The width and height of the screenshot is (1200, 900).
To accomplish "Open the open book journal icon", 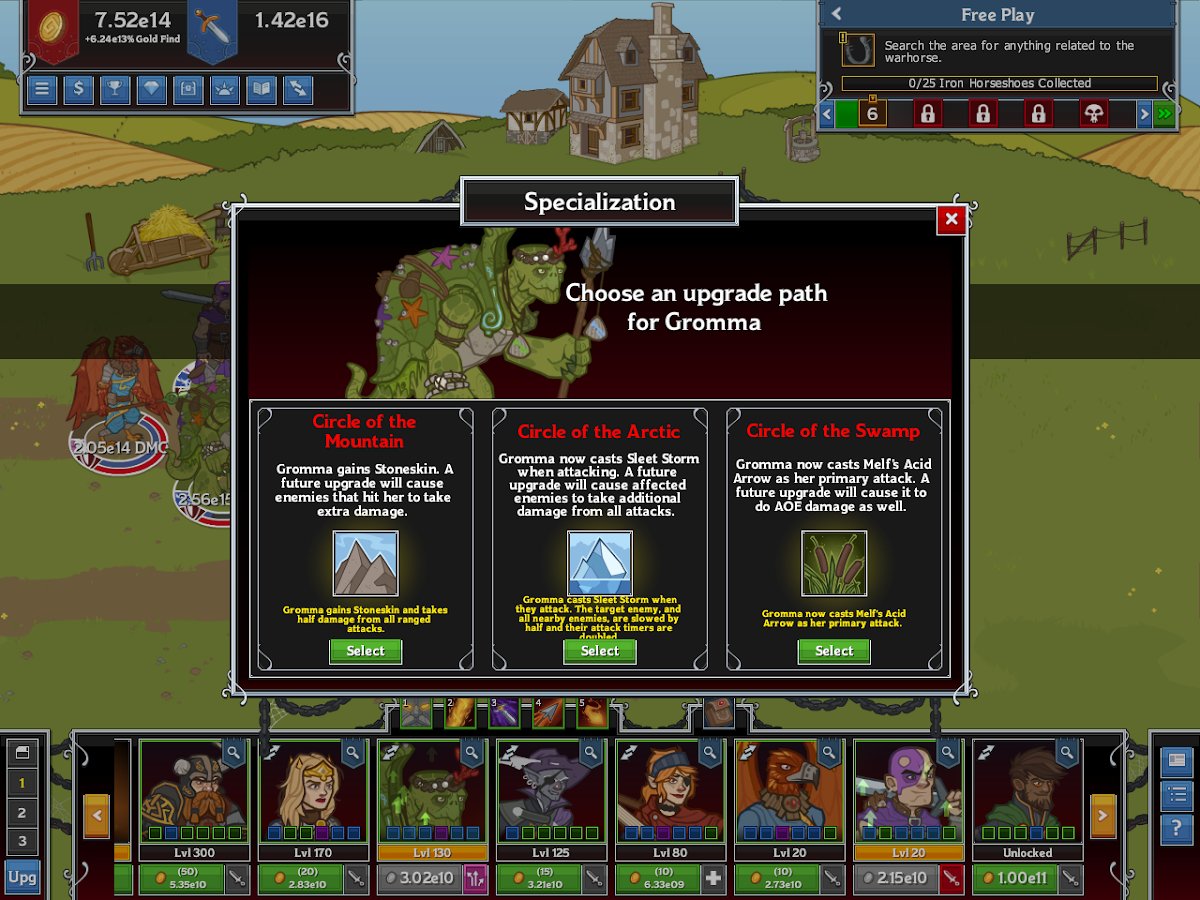I will coord(262,89).
